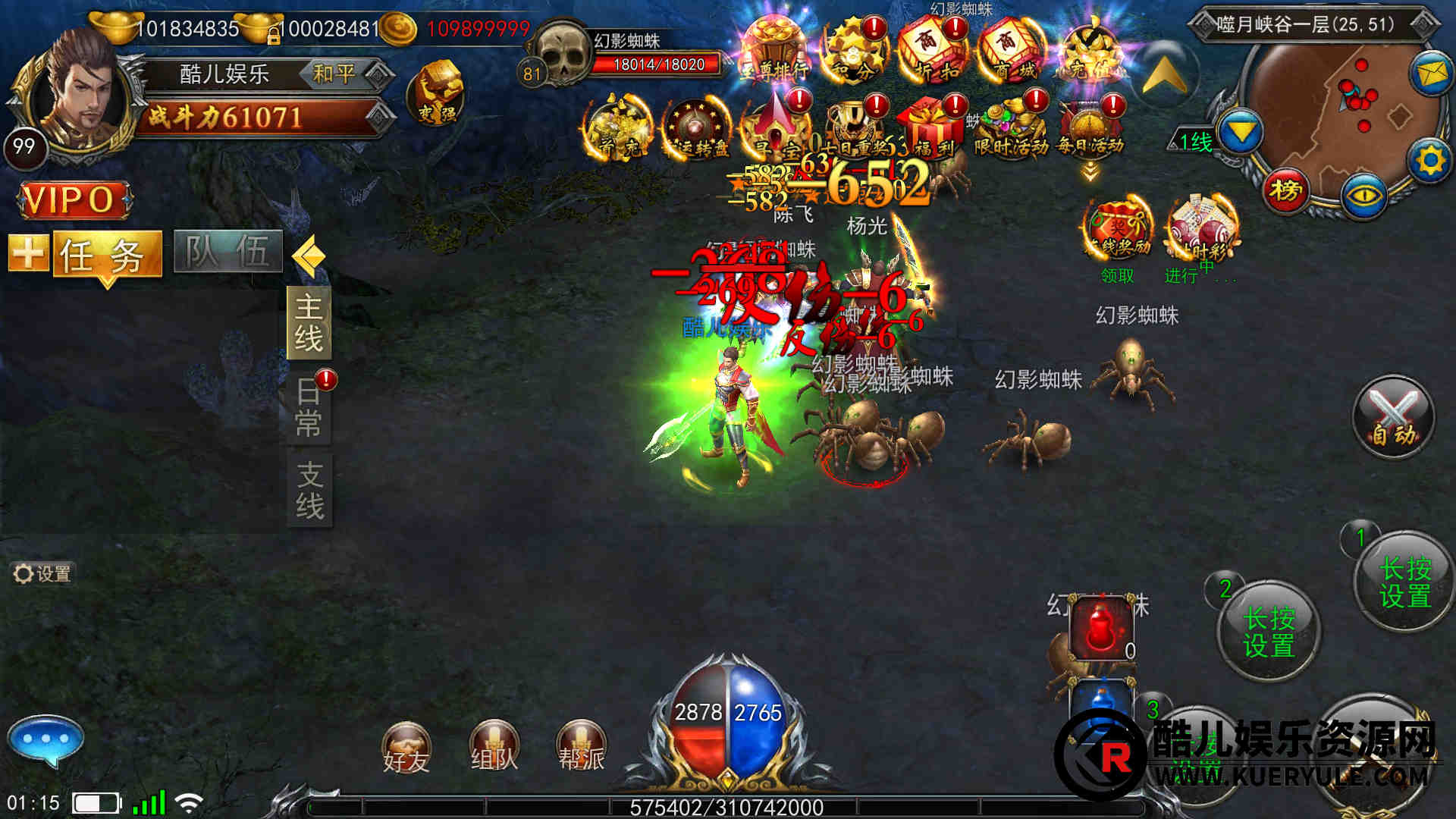Open the 日常 daily quest category

(309, 406)
